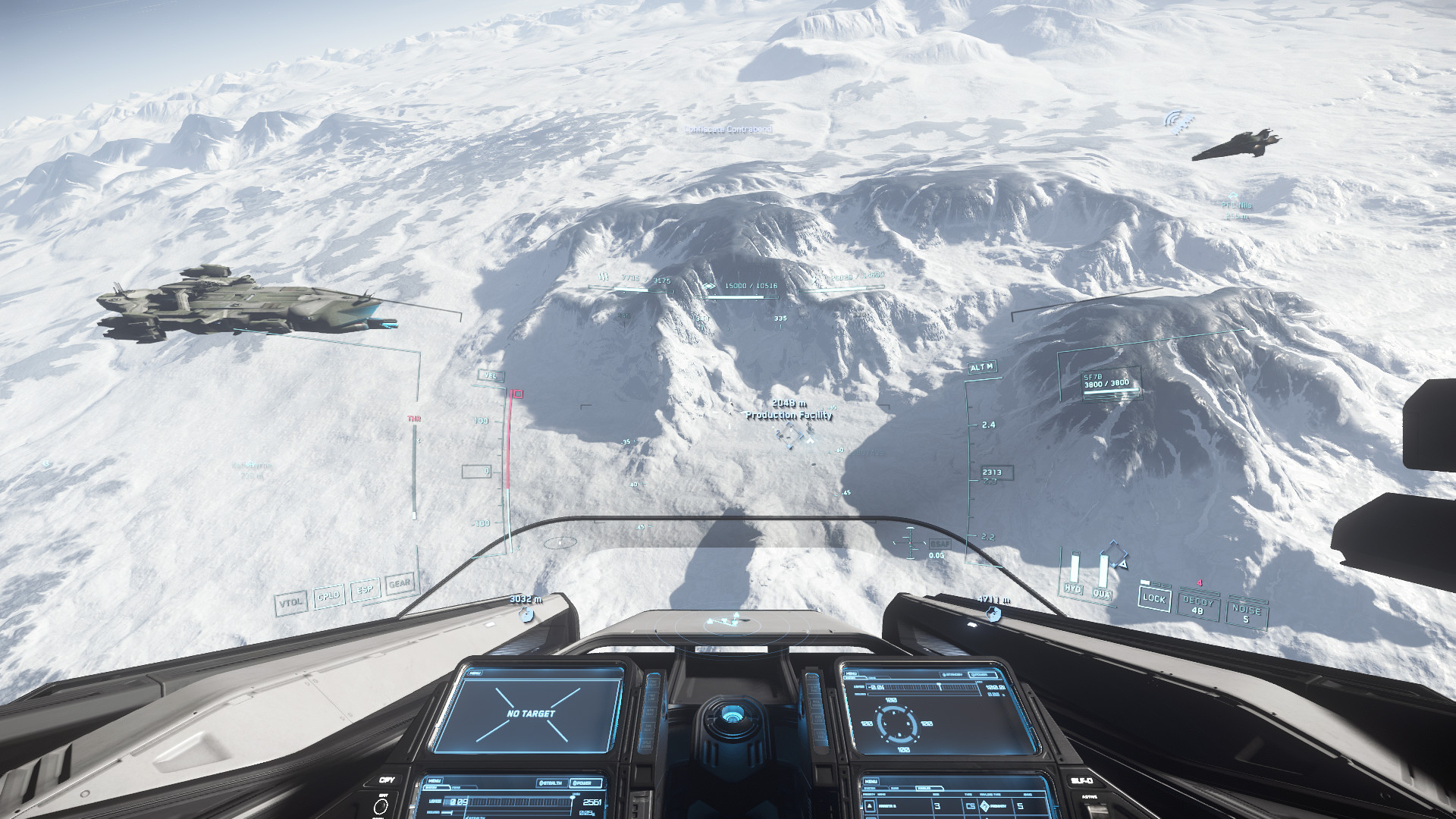Open MENU on the lower-left power display

(x=435, y=780)
